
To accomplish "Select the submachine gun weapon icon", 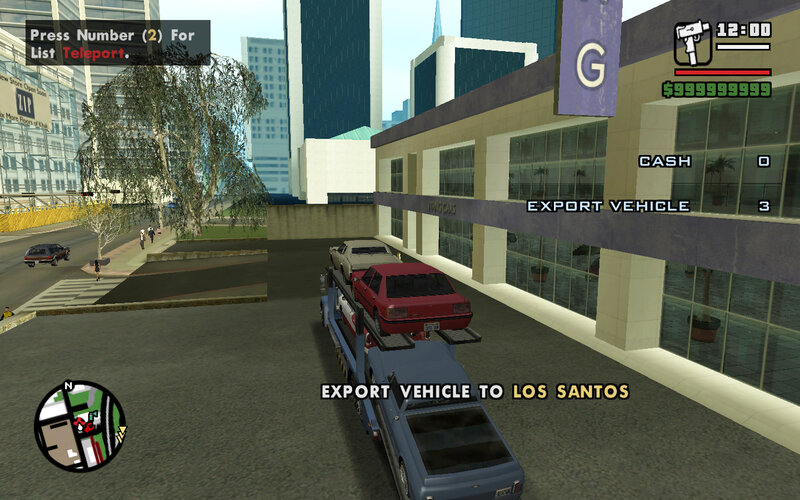I will (x=692, y=43).
